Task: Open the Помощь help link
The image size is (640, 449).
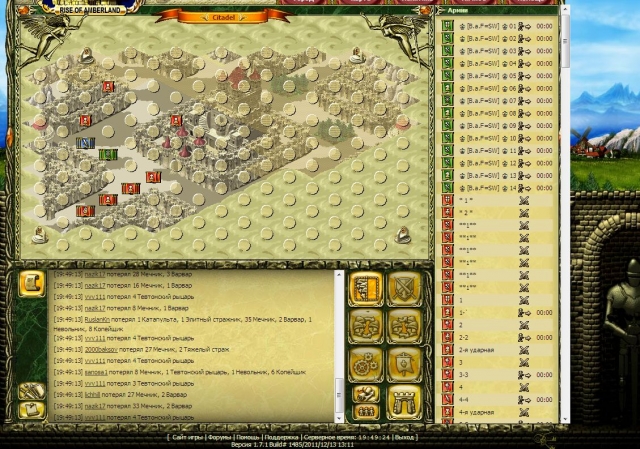Action: pyautogui.click(x=250, y=437)
